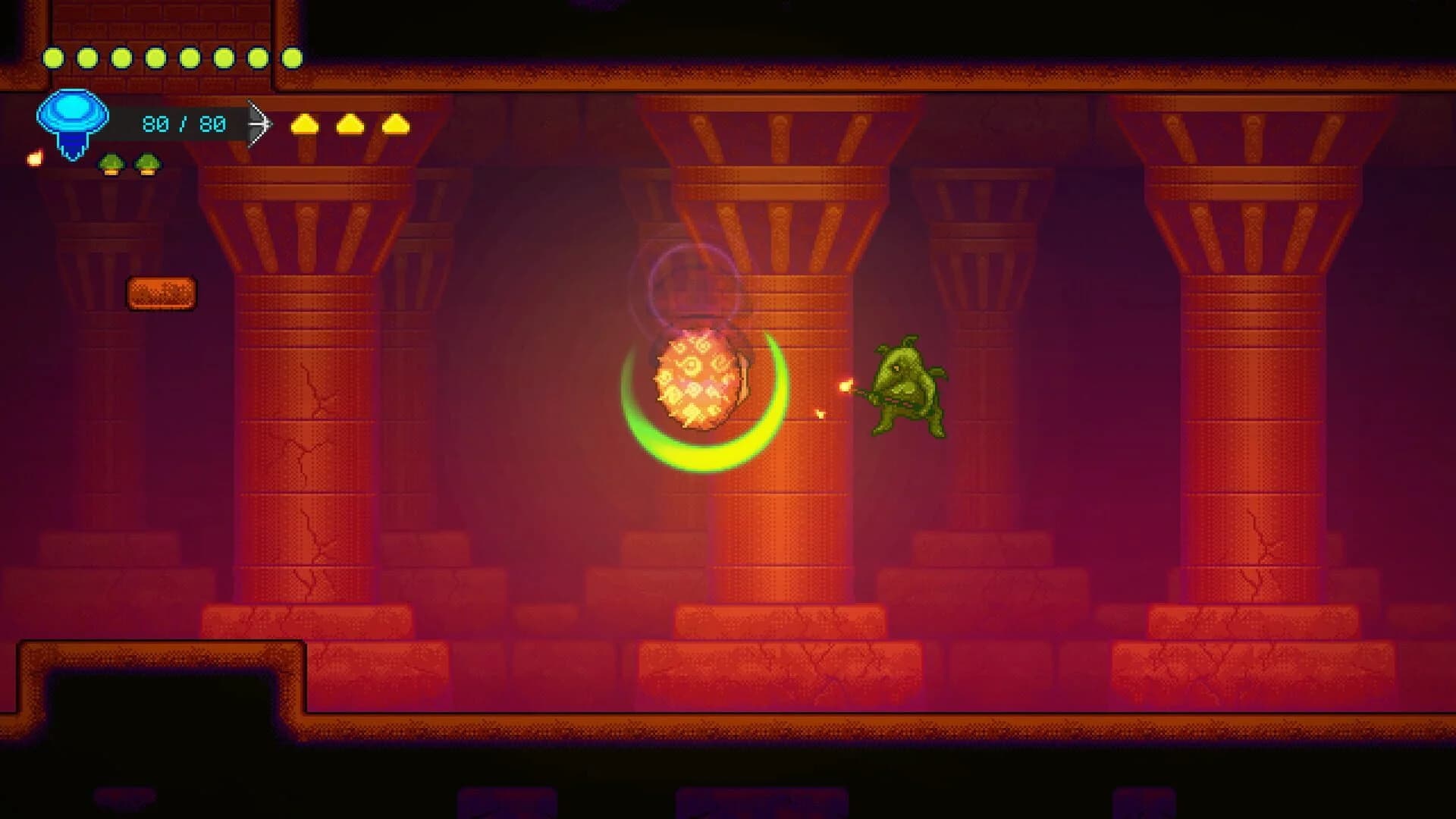Select the first yellow arrow ammo triangle

tap(306, 125)
